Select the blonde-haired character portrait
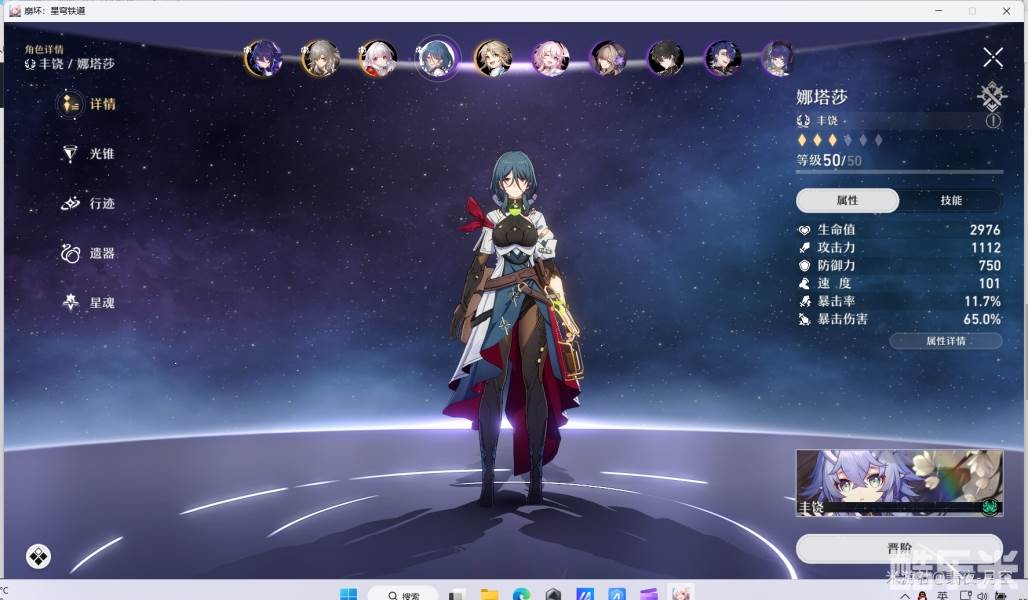Image resolution: width=1028 pixels, height=600 pixels. coord(492,58)
